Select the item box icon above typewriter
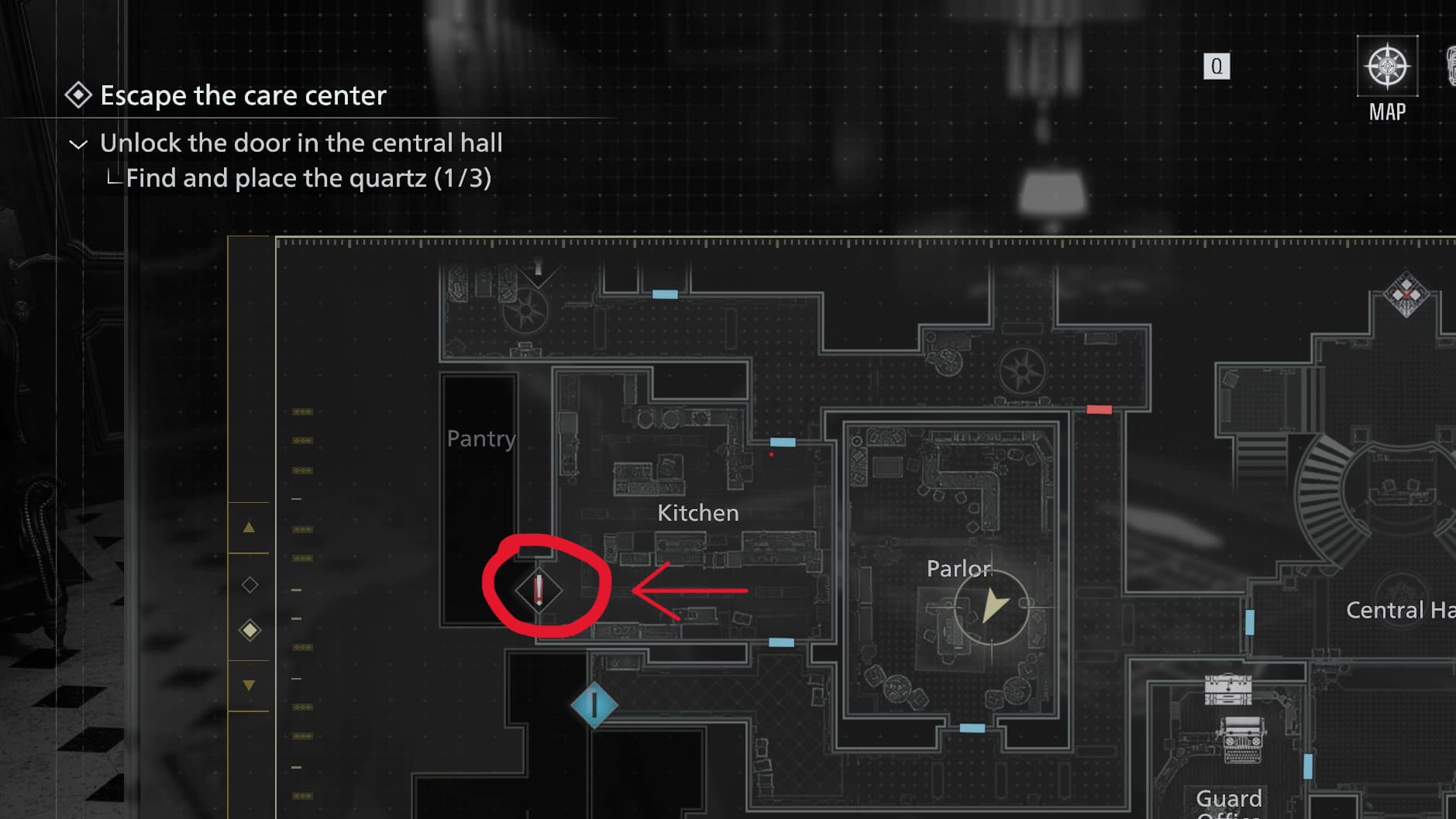The height and width of the screenshot is (819, 1456). coord(1228,689)
